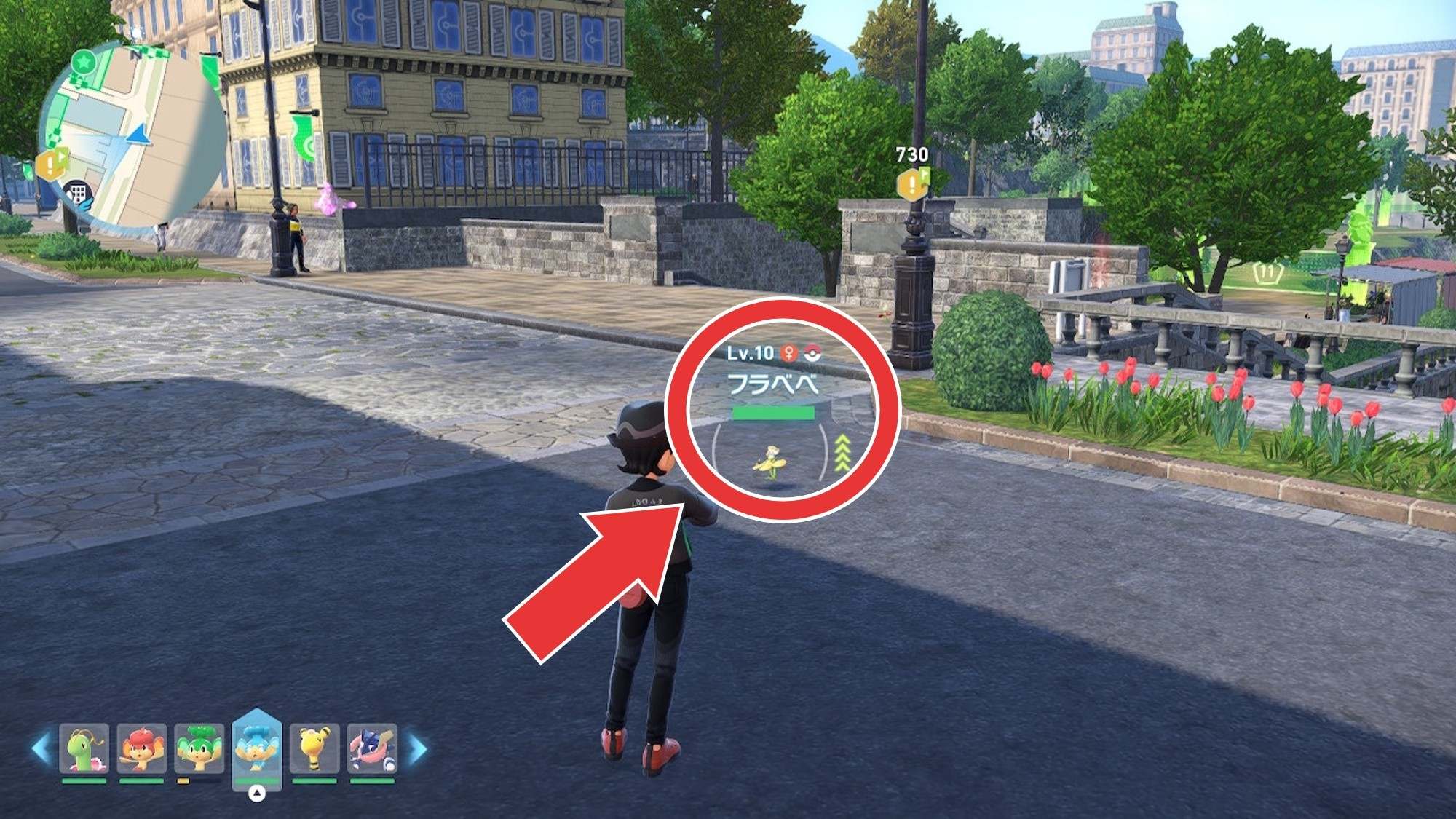Click the left arrow beside the party bar
Screen dimensions: 1456x819
click(41, 748)
